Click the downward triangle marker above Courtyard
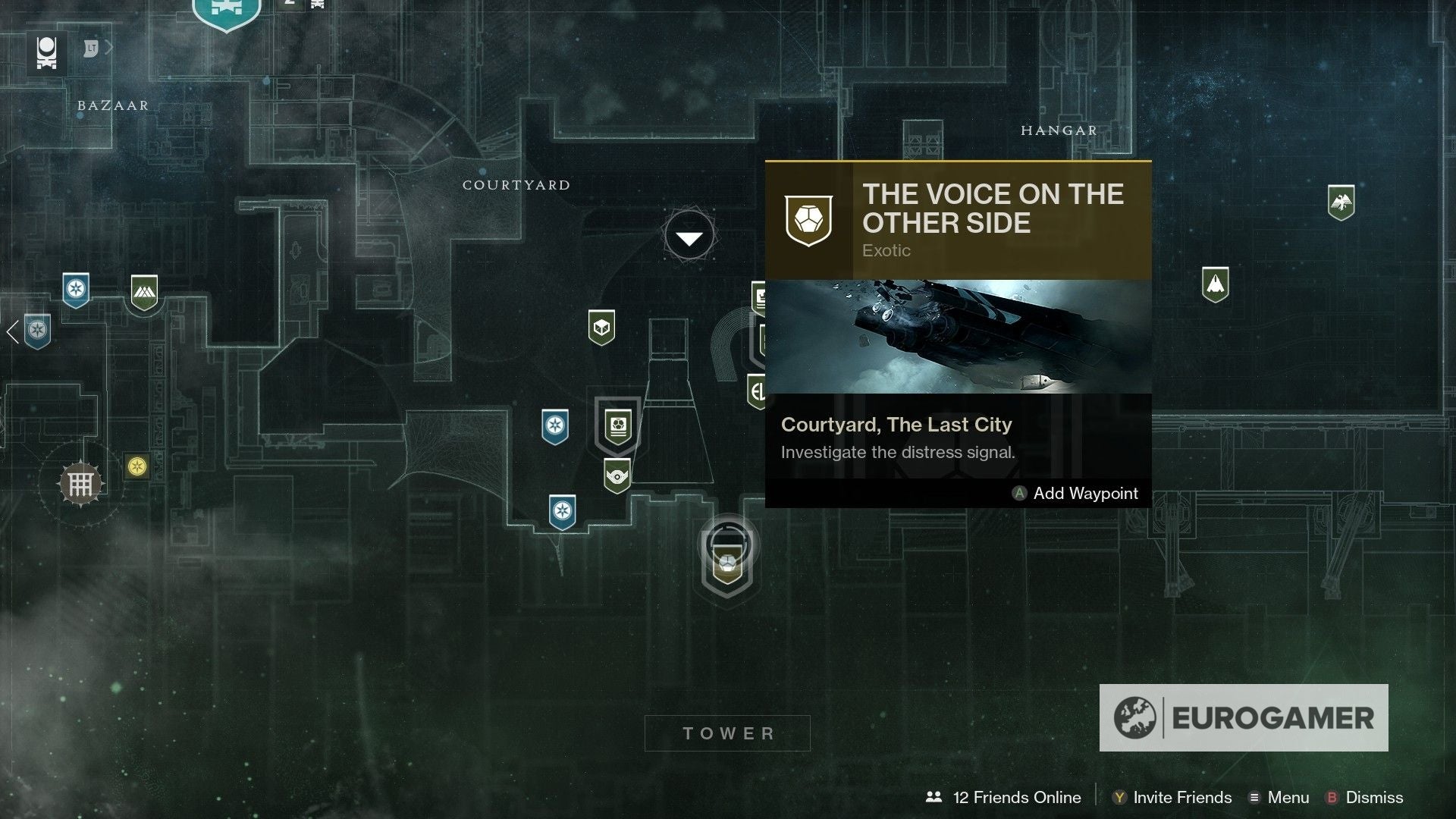 [x=689, y=237]
